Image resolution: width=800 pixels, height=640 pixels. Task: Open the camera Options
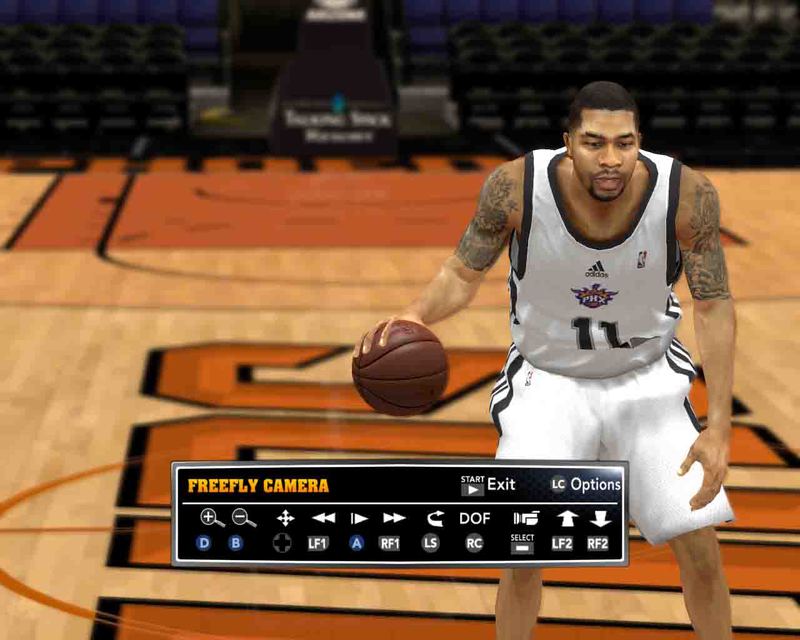coord(585,485)
